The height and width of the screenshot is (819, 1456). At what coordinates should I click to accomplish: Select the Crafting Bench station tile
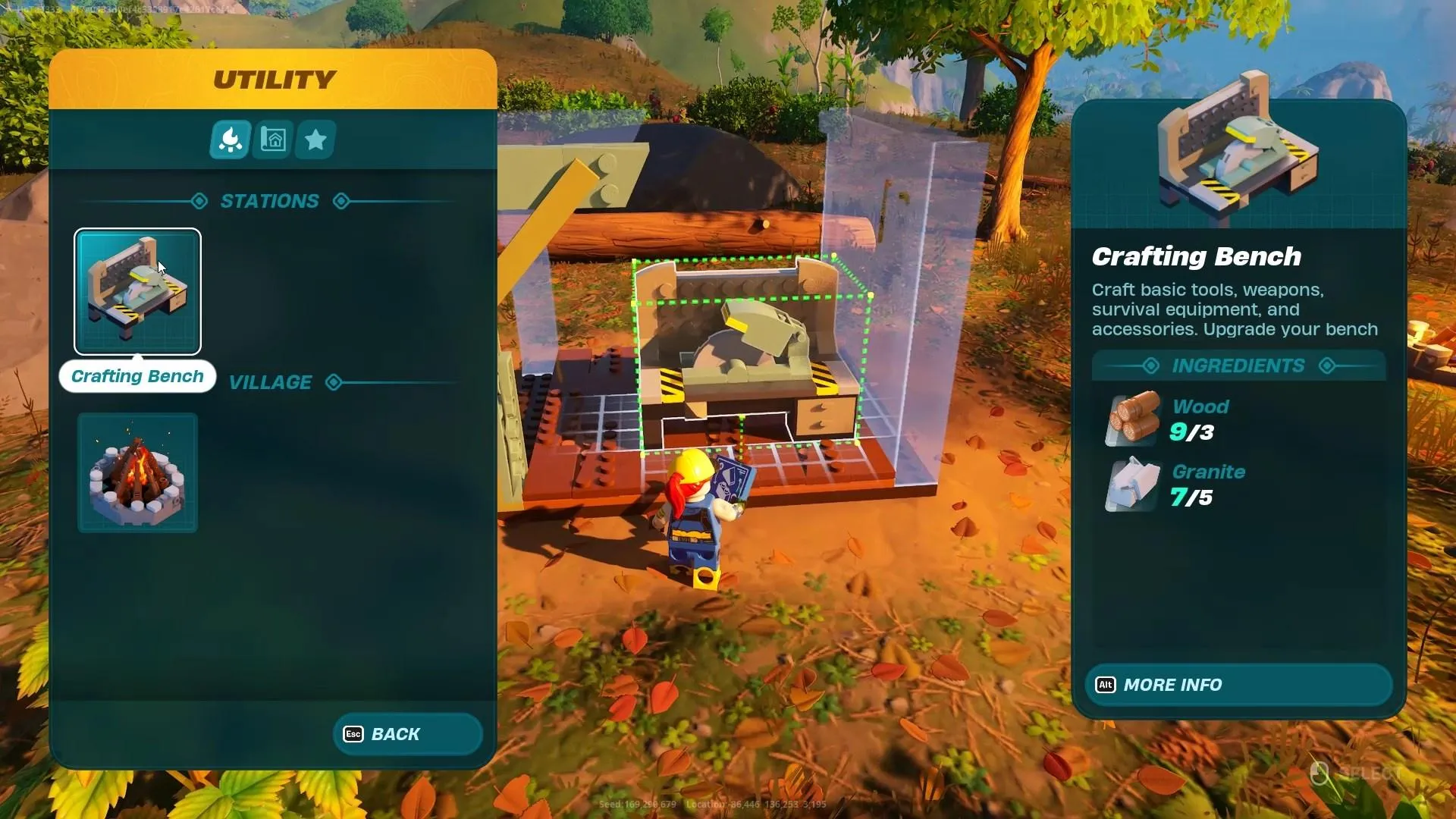point(137,291)
